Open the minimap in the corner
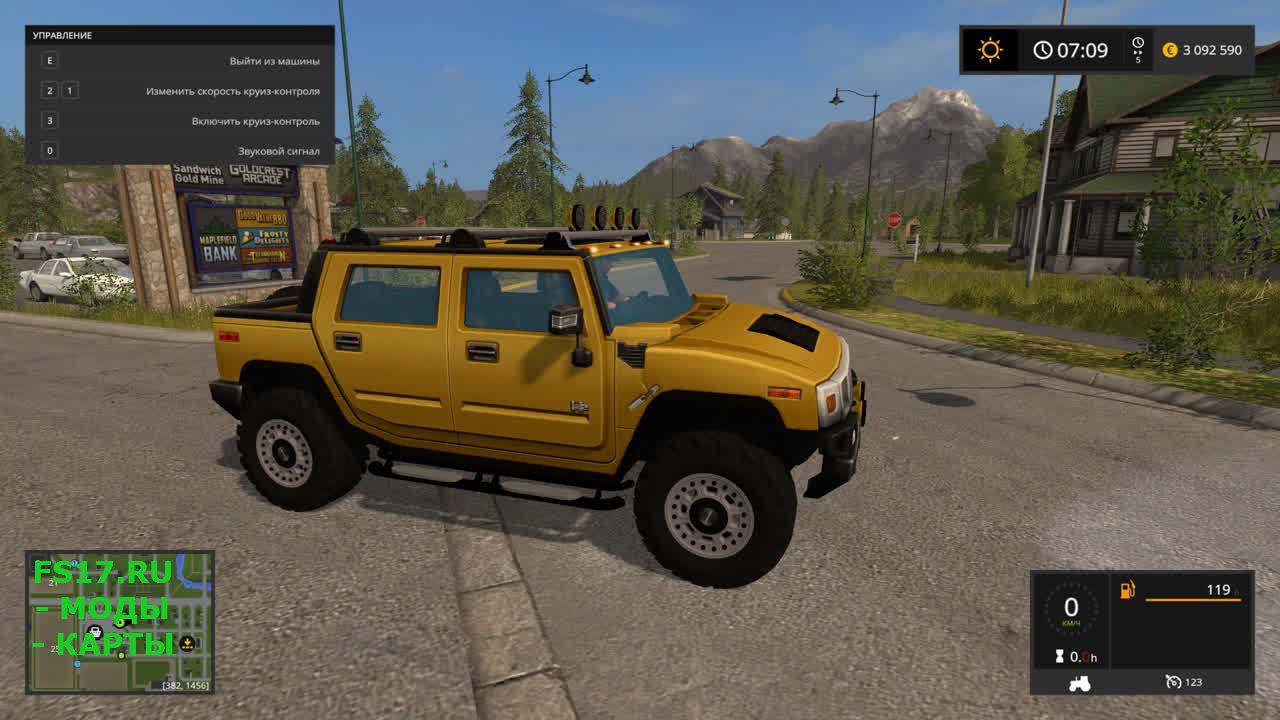Image resolution: width=1280 pixels, height=720 pixels. click(x=120, y=621)
